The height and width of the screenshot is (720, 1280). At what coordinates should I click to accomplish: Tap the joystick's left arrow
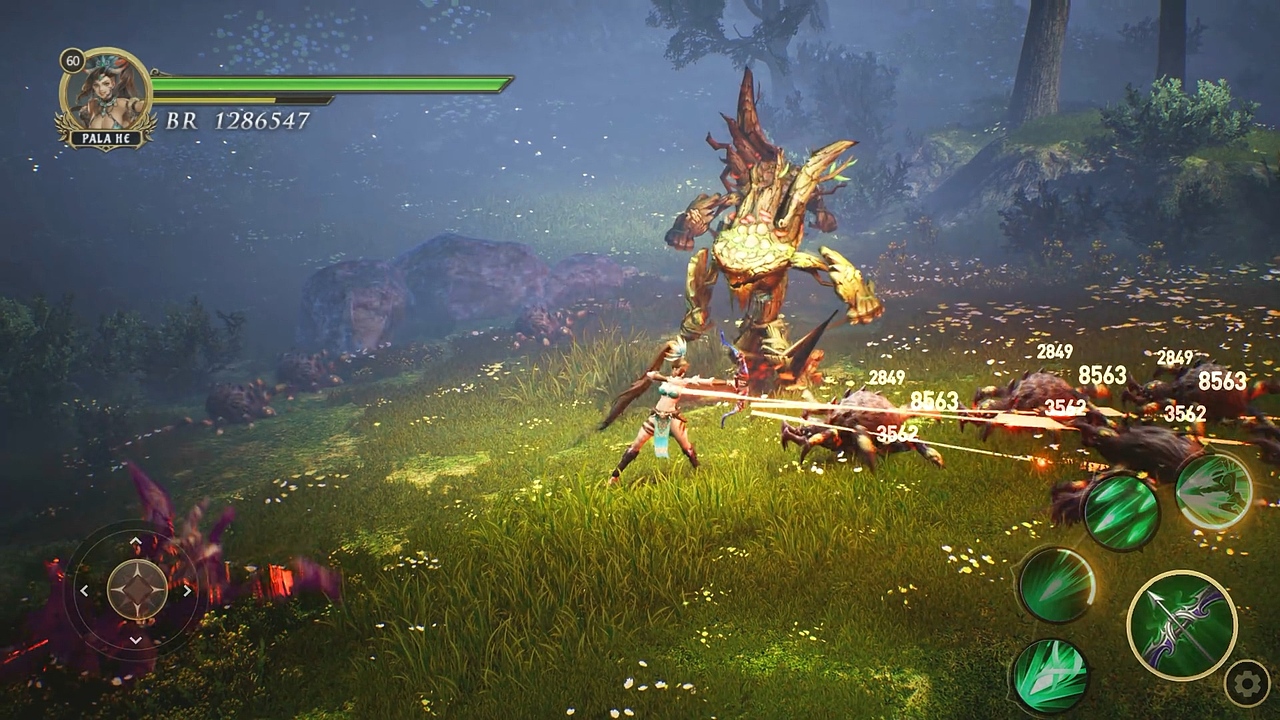point(85,591)
